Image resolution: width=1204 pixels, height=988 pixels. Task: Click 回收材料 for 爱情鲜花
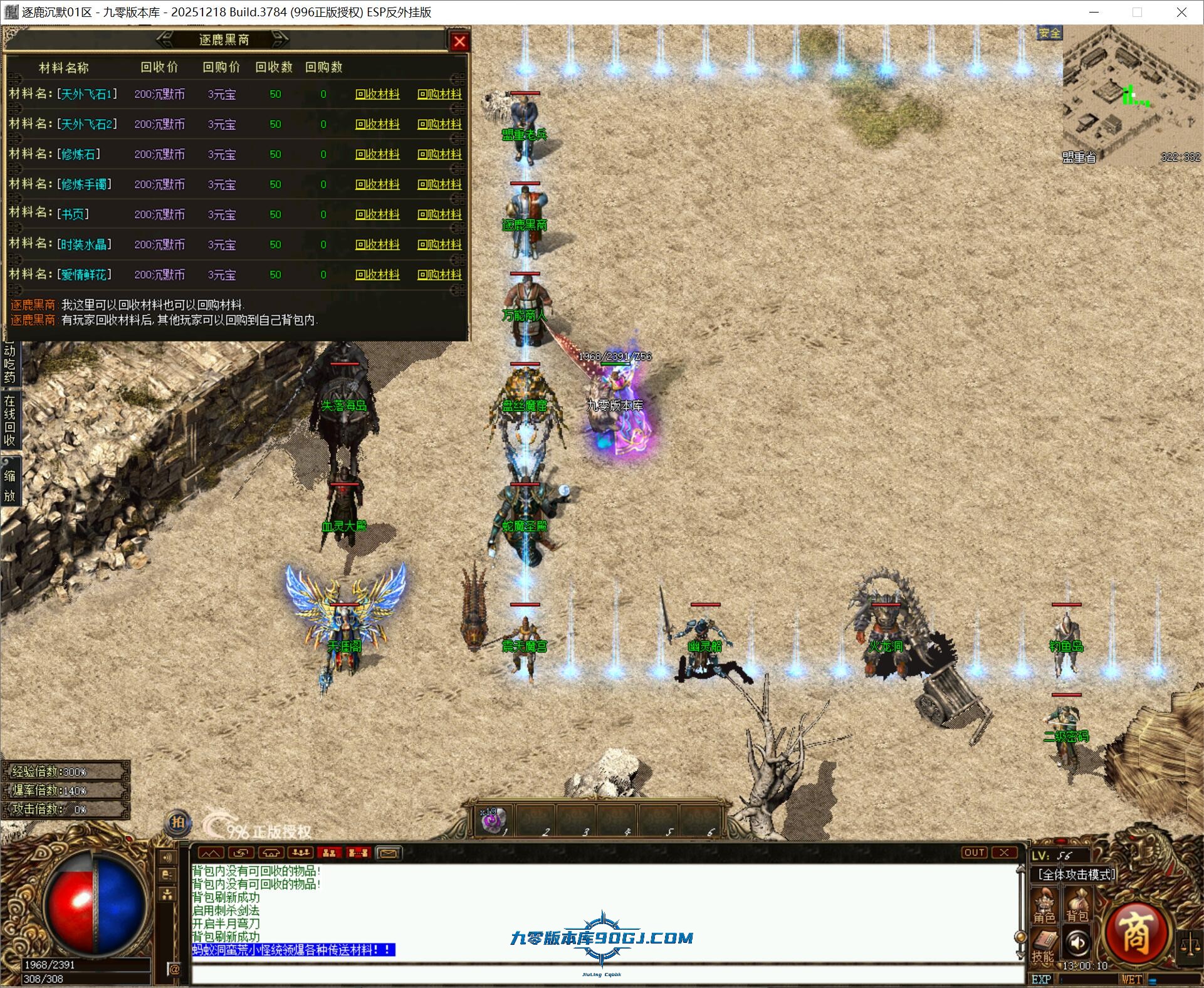click(x=377, y=275)
